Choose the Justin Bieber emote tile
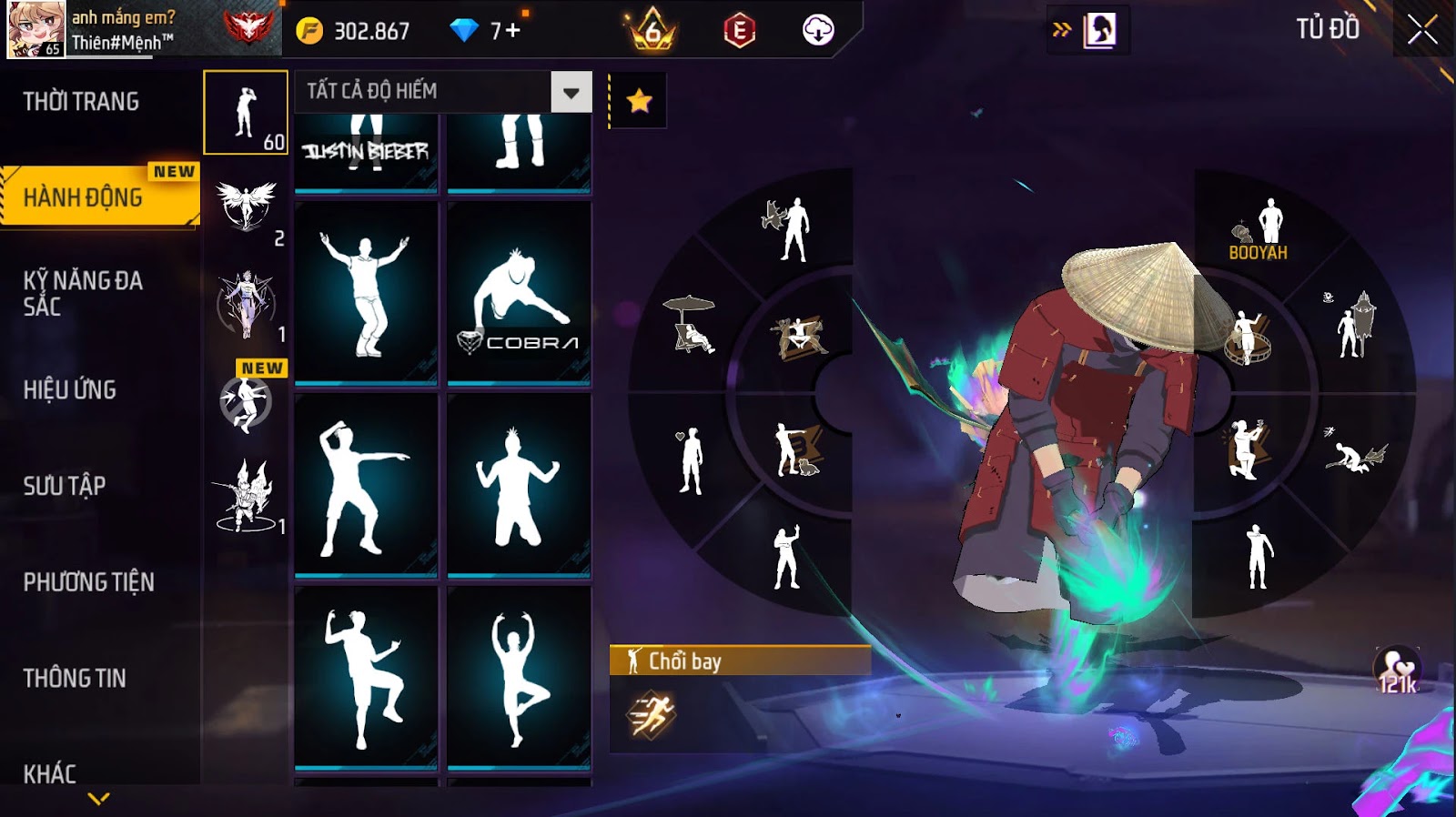 tap(366, 150)
